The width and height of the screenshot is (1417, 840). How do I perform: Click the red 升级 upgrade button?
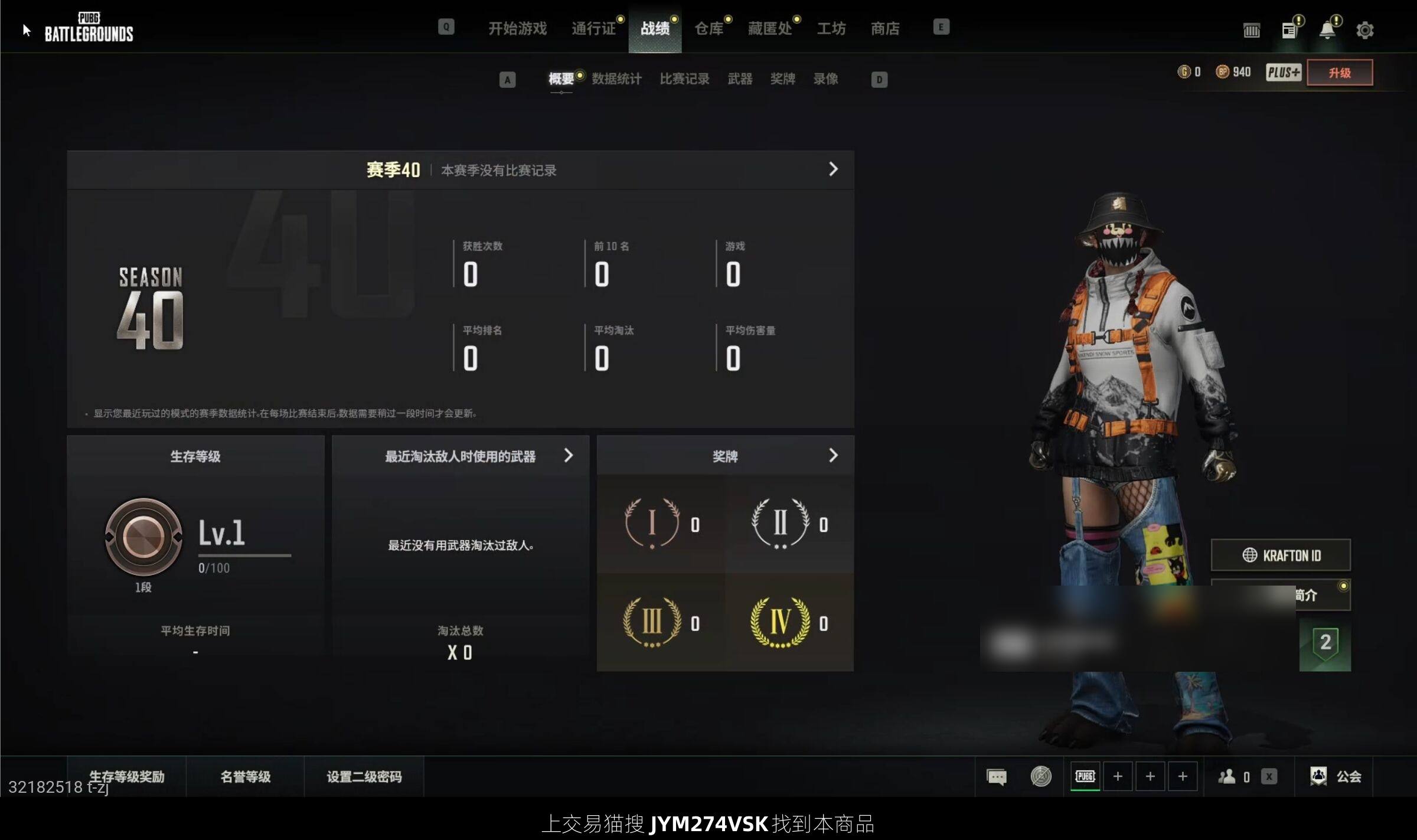pyautogui.click(x=1340, y=73)
